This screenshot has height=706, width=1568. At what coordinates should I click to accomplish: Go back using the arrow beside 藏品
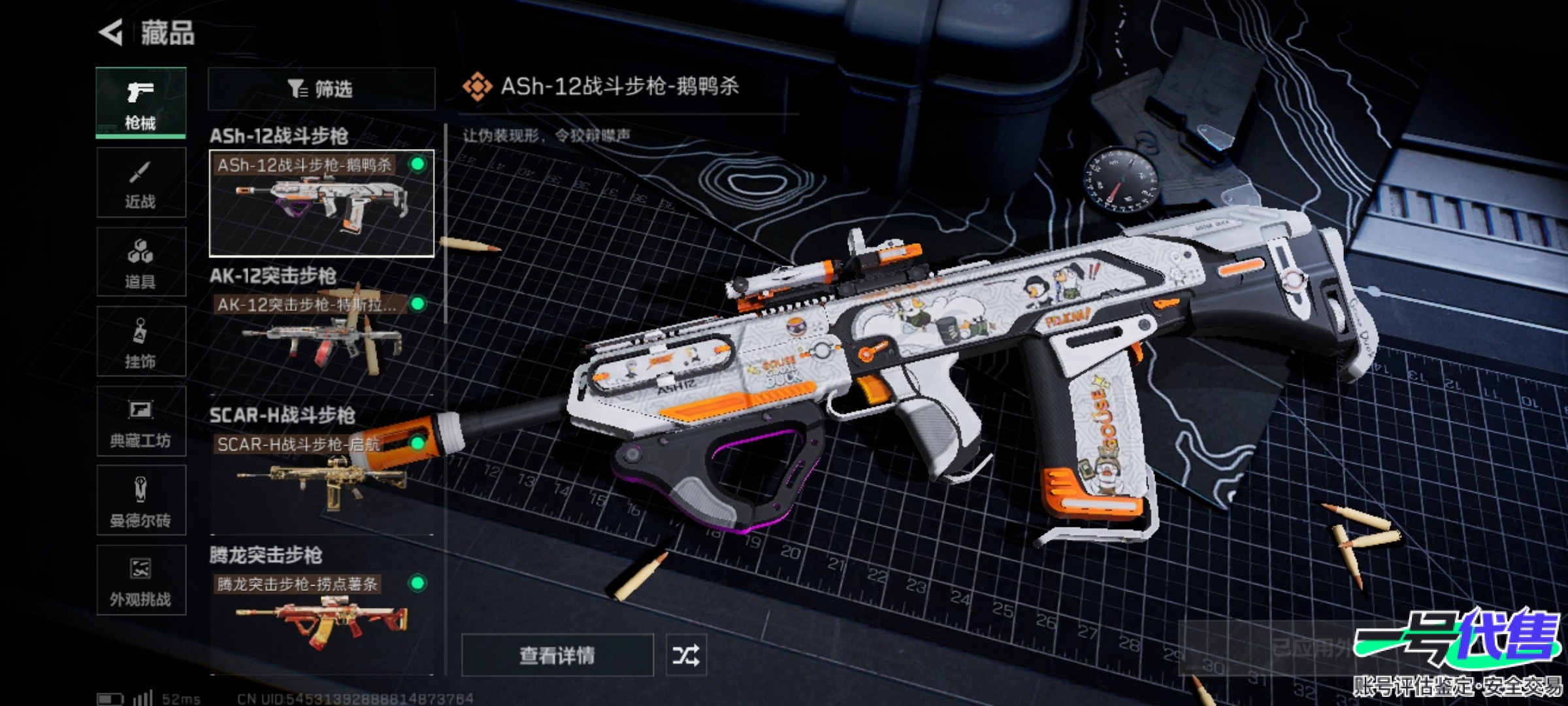coord(111,33)
